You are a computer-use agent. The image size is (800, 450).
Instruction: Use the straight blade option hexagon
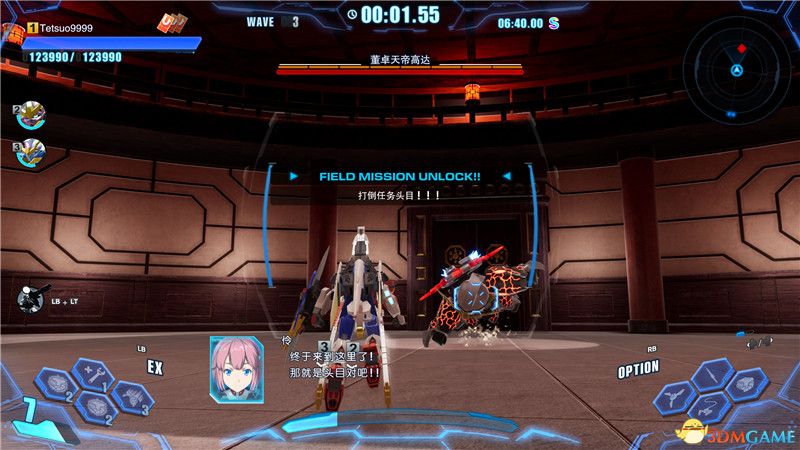point(711,373)
